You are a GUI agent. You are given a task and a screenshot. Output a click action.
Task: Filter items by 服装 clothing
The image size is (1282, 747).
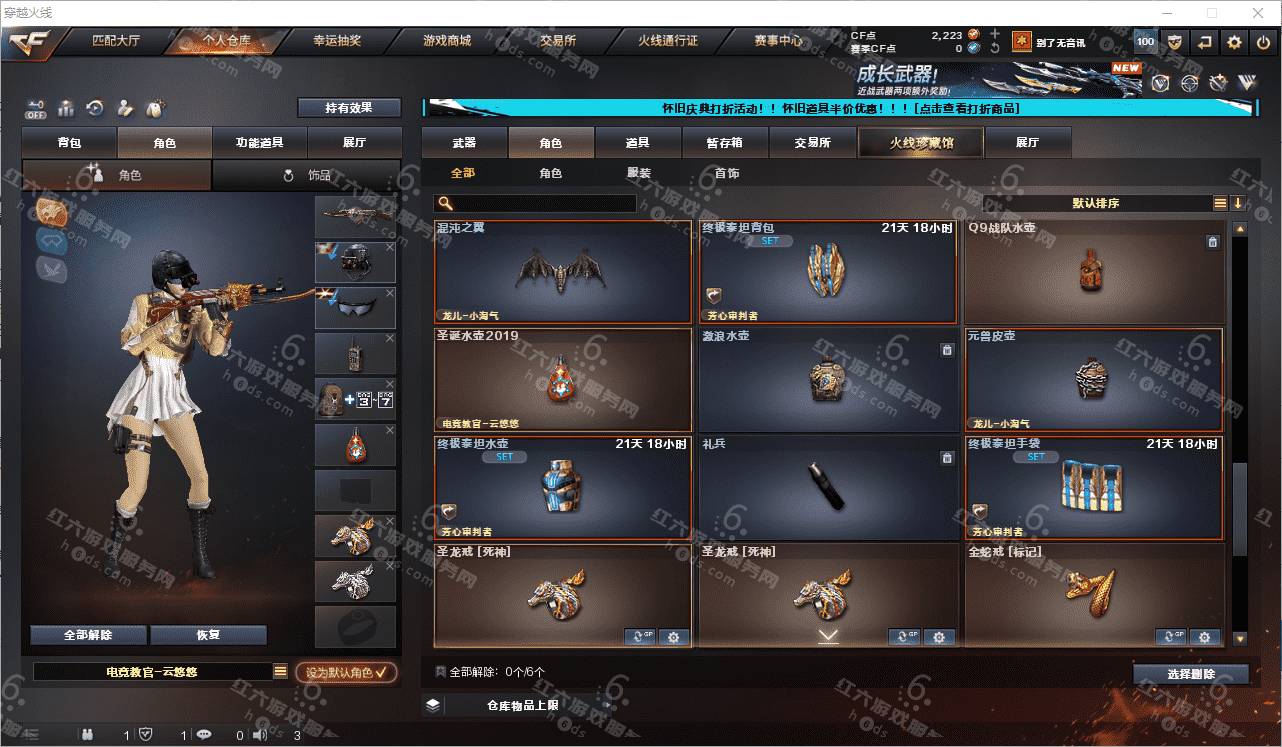point(639,173)
